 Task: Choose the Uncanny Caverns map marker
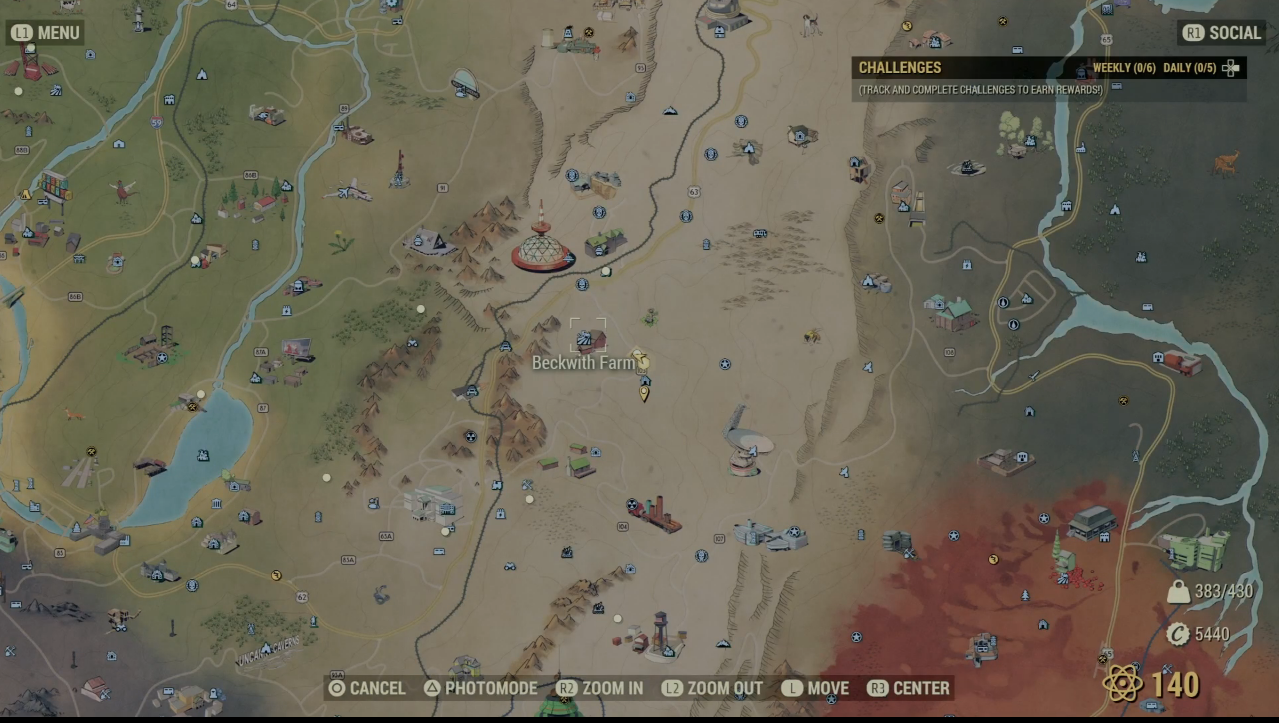(x=268, y=651)
